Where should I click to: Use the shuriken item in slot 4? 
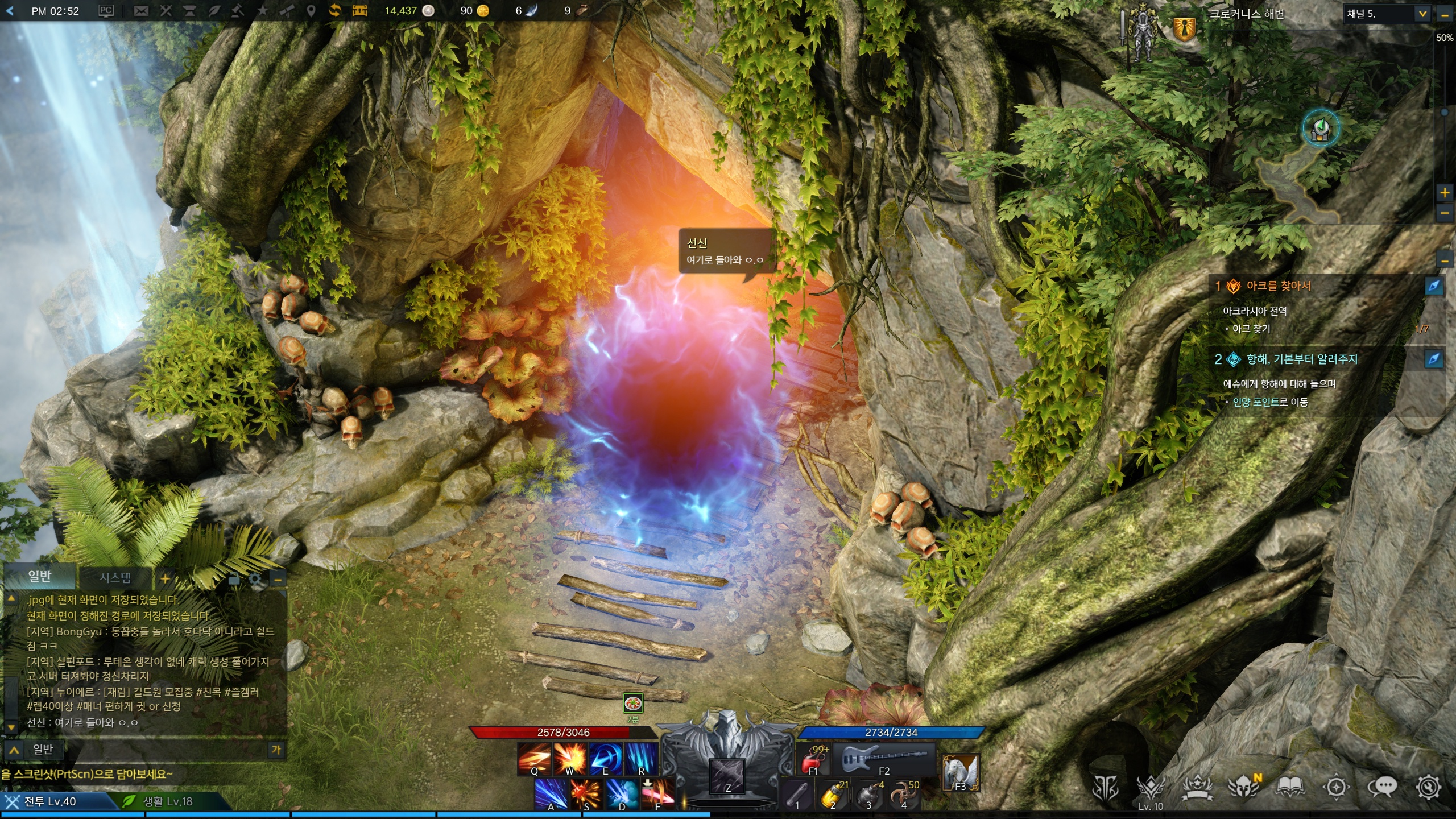[904, 795]
